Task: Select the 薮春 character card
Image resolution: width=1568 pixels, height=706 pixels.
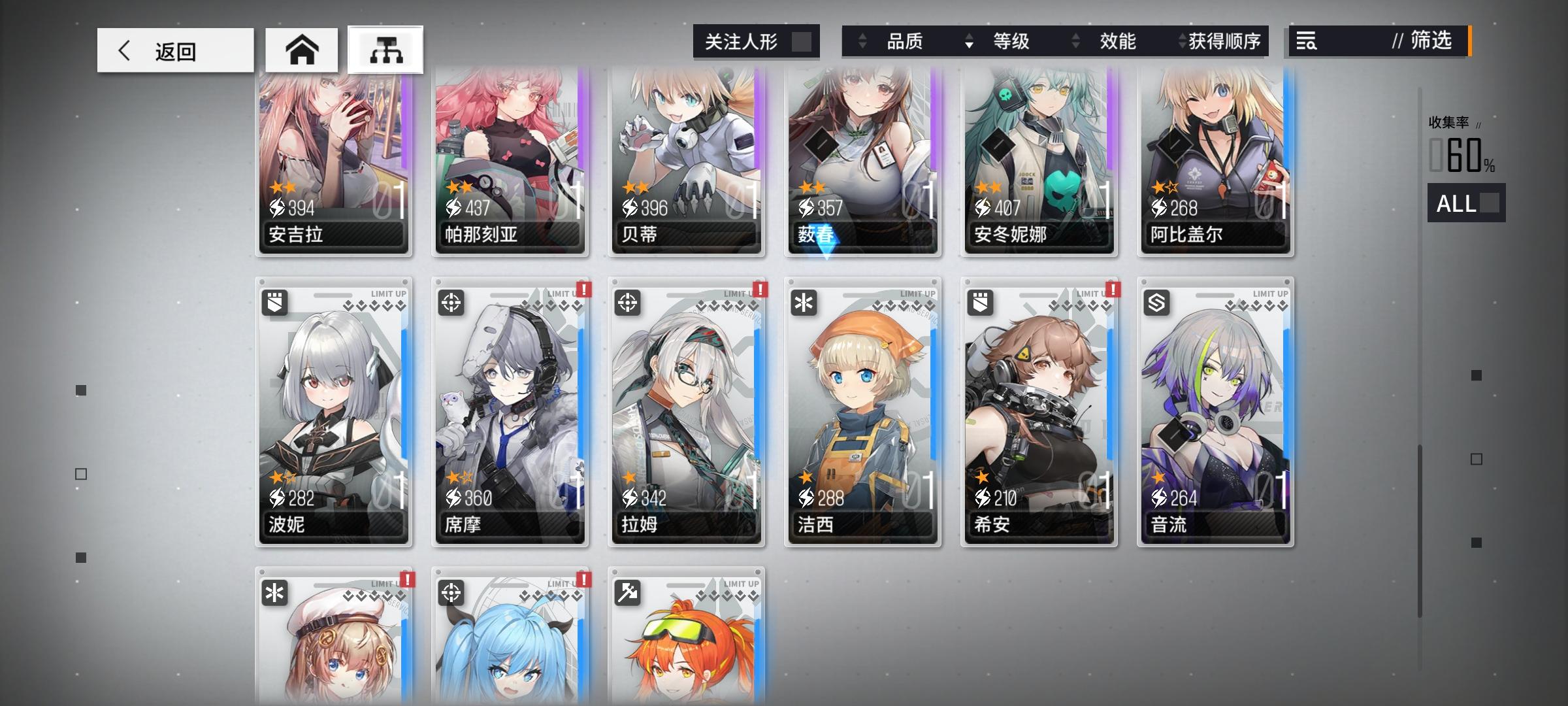Action: coord(862,163)
